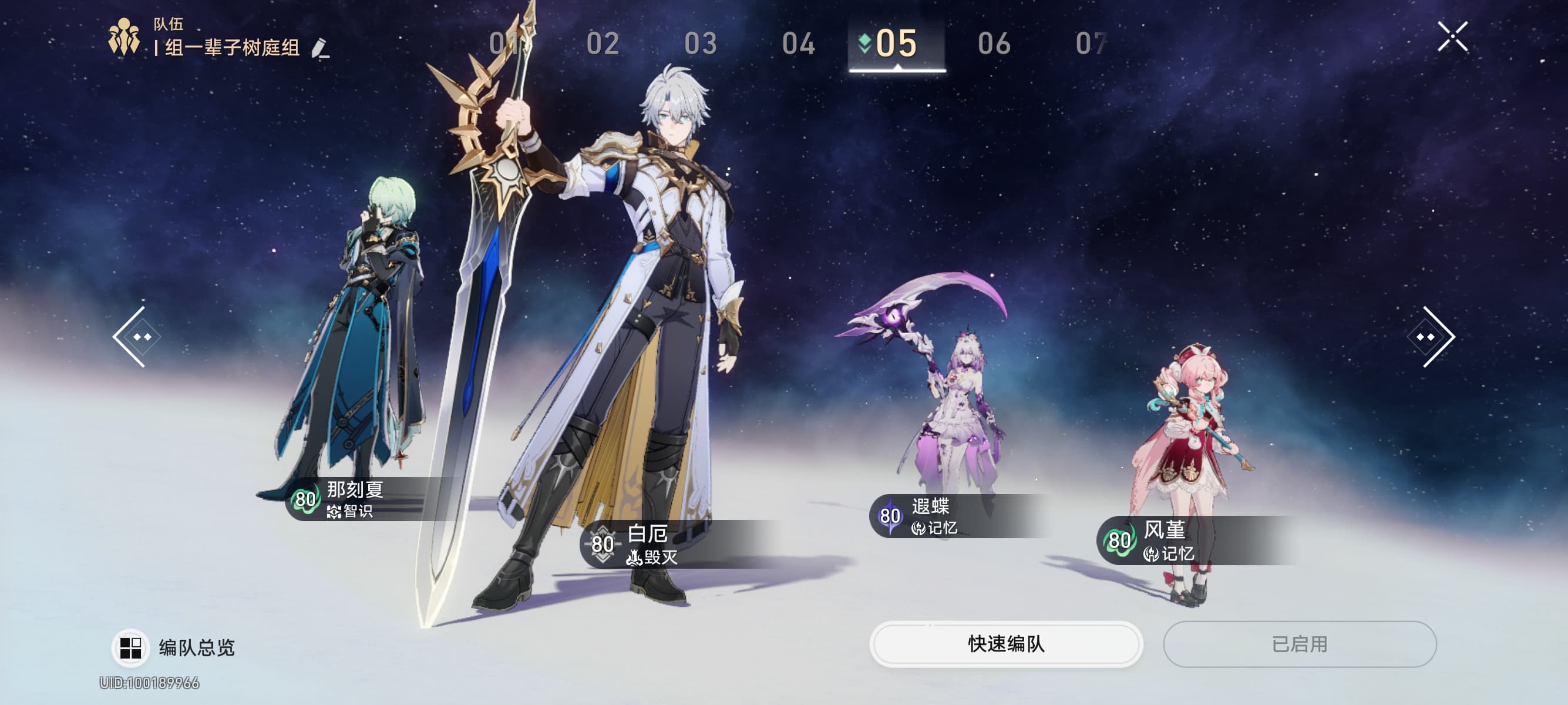Viewport: 1568px width, 705px height.
Task: Click the 快速编队 quick team button
Action: click(x=1005, y=644)
